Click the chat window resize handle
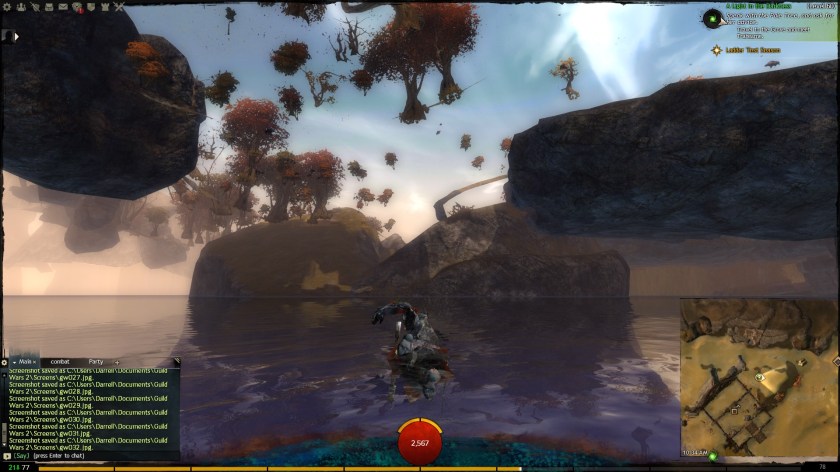840x472 pixels. tap(177, 361)
